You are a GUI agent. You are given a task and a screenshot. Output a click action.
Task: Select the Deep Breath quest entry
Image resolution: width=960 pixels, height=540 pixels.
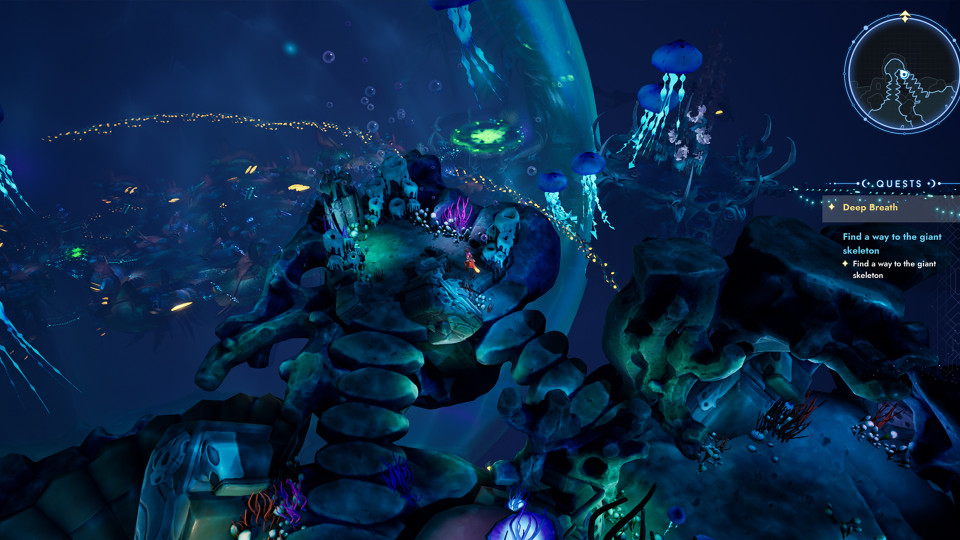(x=869, y=208)
